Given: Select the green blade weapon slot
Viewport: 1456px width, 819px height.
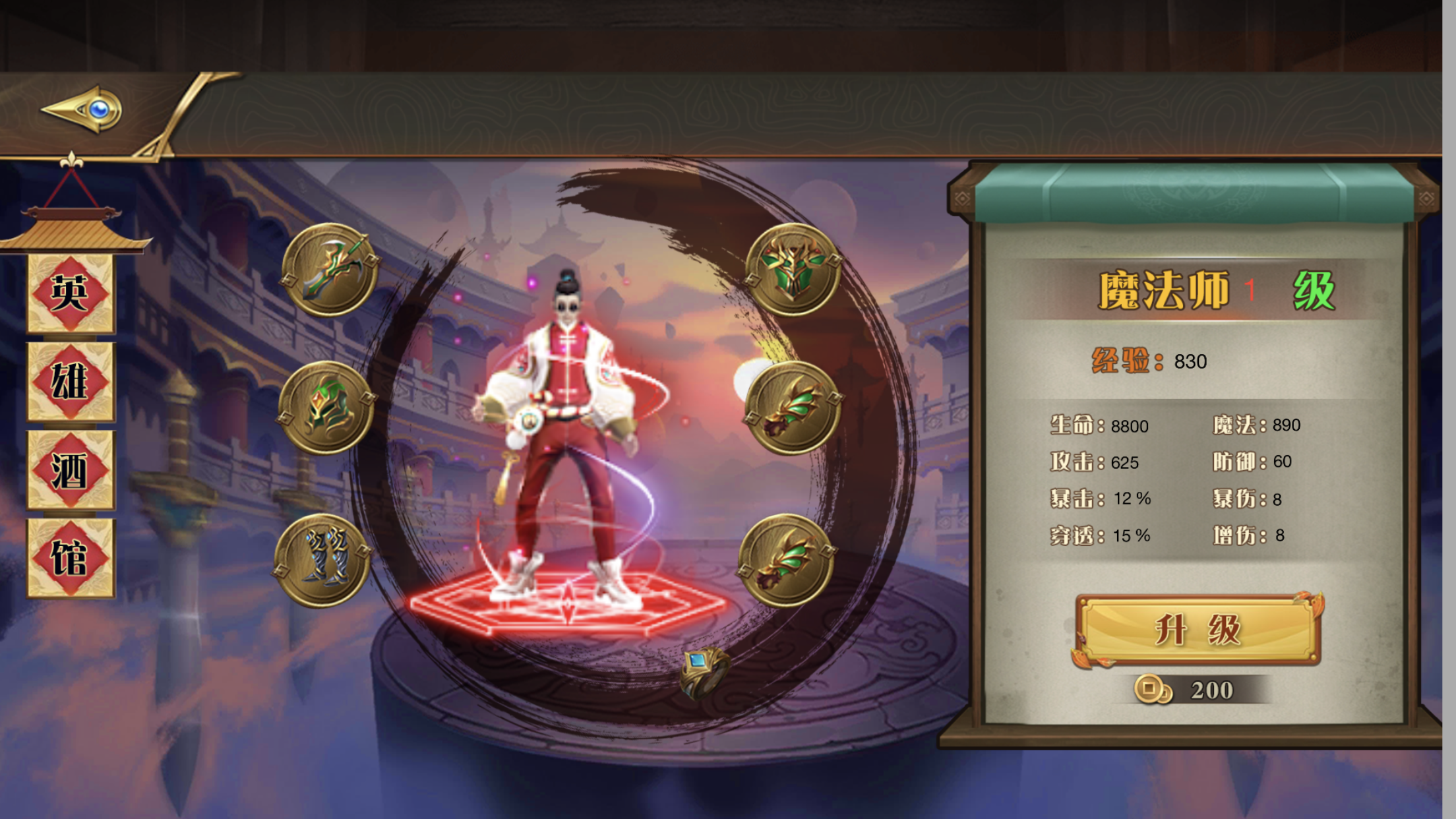Looking at the screenshot, I should (x=330, y=270).
